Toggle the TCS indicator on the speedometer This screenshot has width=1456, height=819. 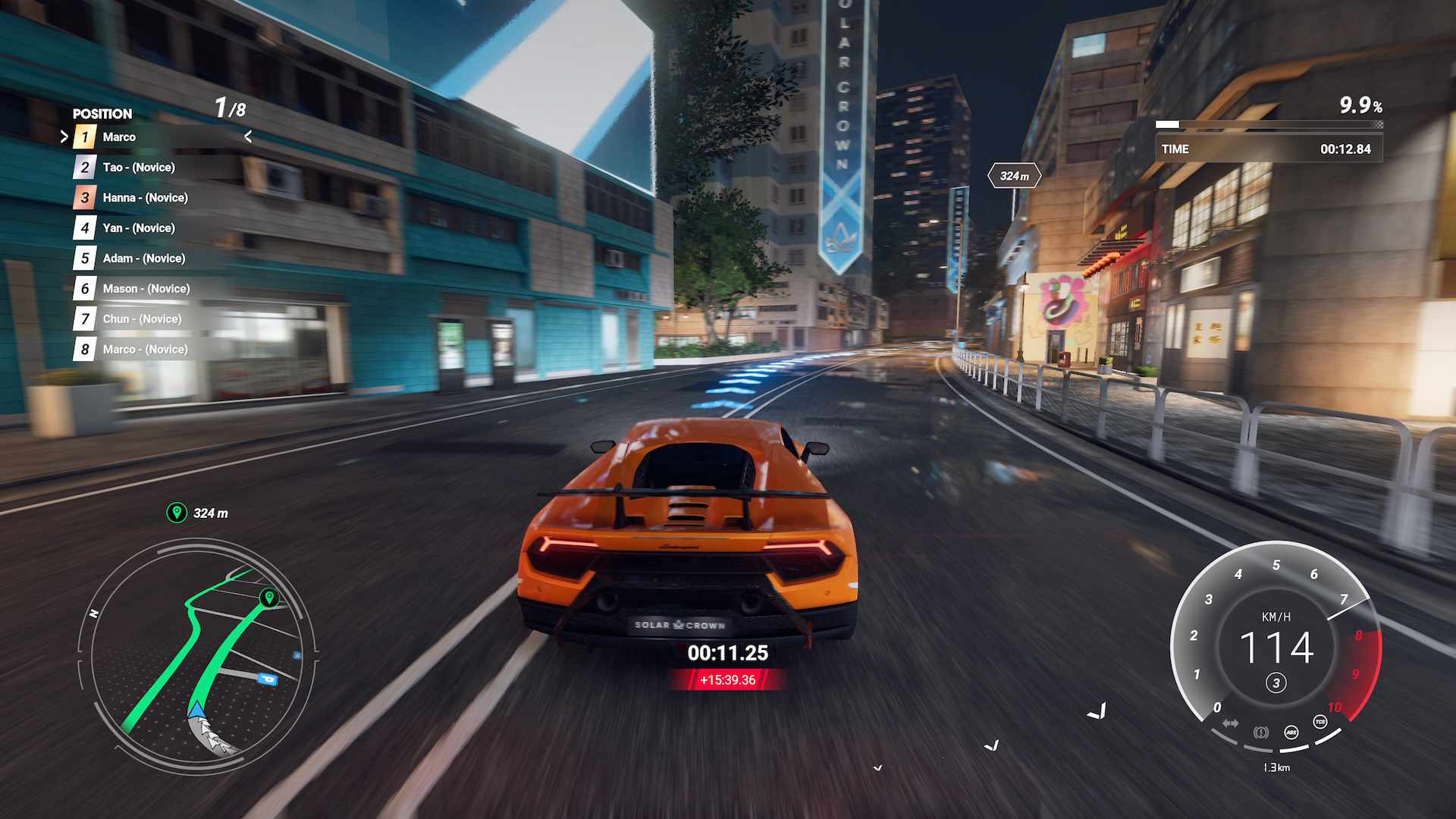click(x=1320, y=722)
